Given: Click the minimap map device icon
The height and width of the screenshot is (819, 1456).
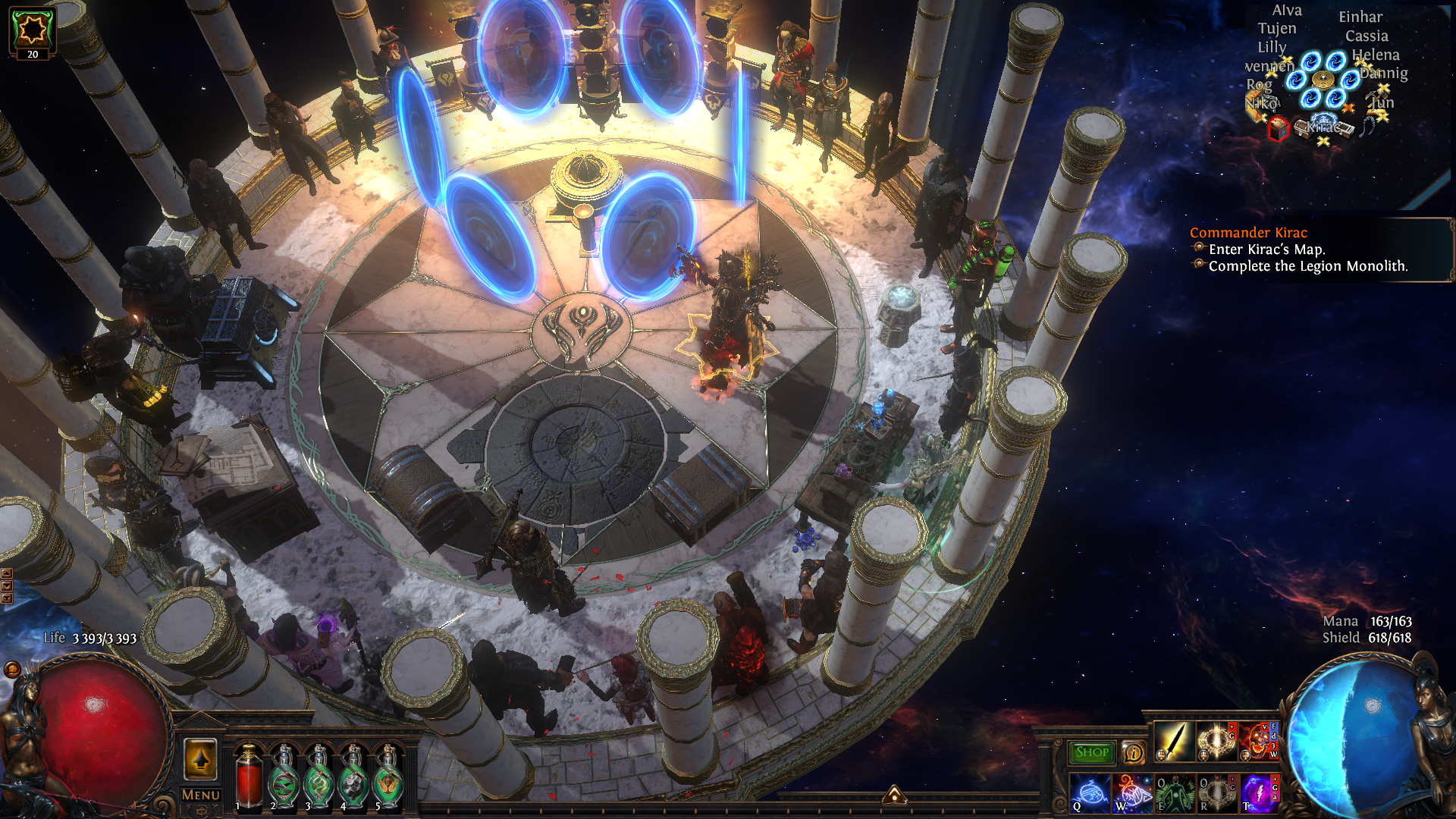Looking at the screenshot, I should pyautogui.click(x=1323, y=80).
